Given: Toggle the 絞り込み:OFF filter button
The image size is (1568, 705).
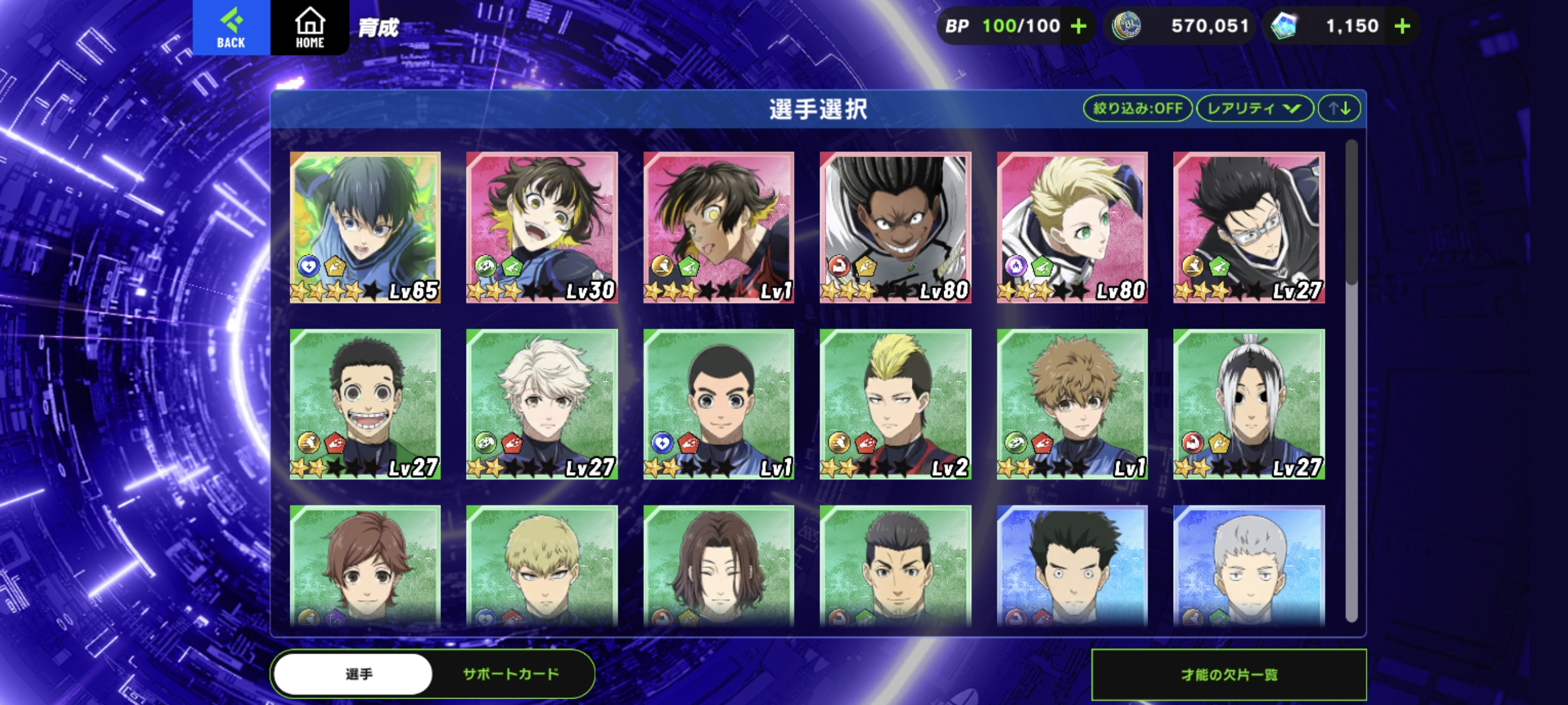Looking at the screenshot, I should pos(1137,108).
